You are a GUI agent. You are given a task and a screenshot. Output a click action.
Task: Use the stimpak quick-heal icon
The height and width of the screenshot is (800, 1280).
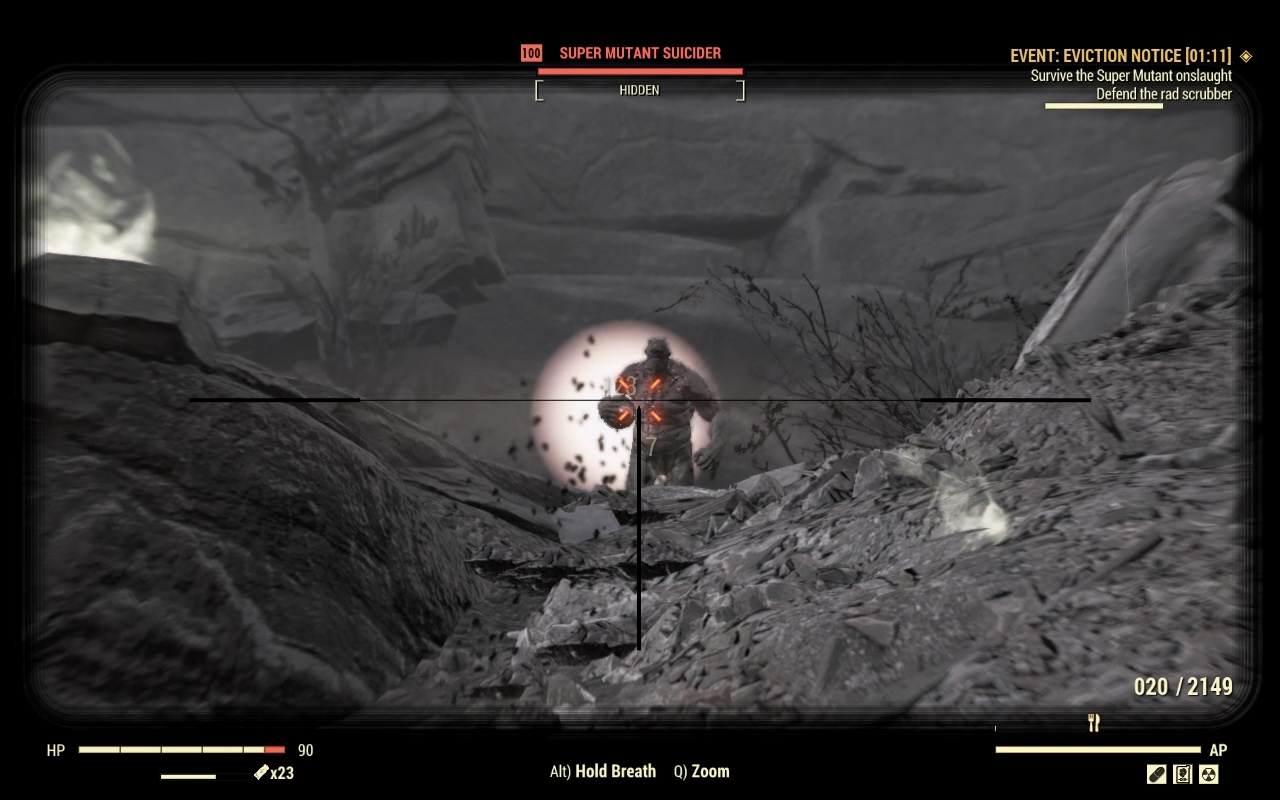coord(262,773)
